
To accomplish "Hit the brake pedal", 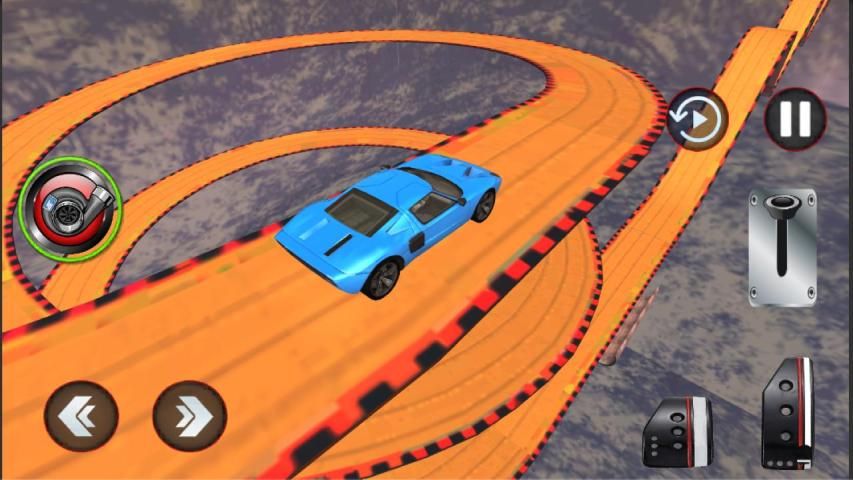I will pyautogui.click(x=677, y=432).
